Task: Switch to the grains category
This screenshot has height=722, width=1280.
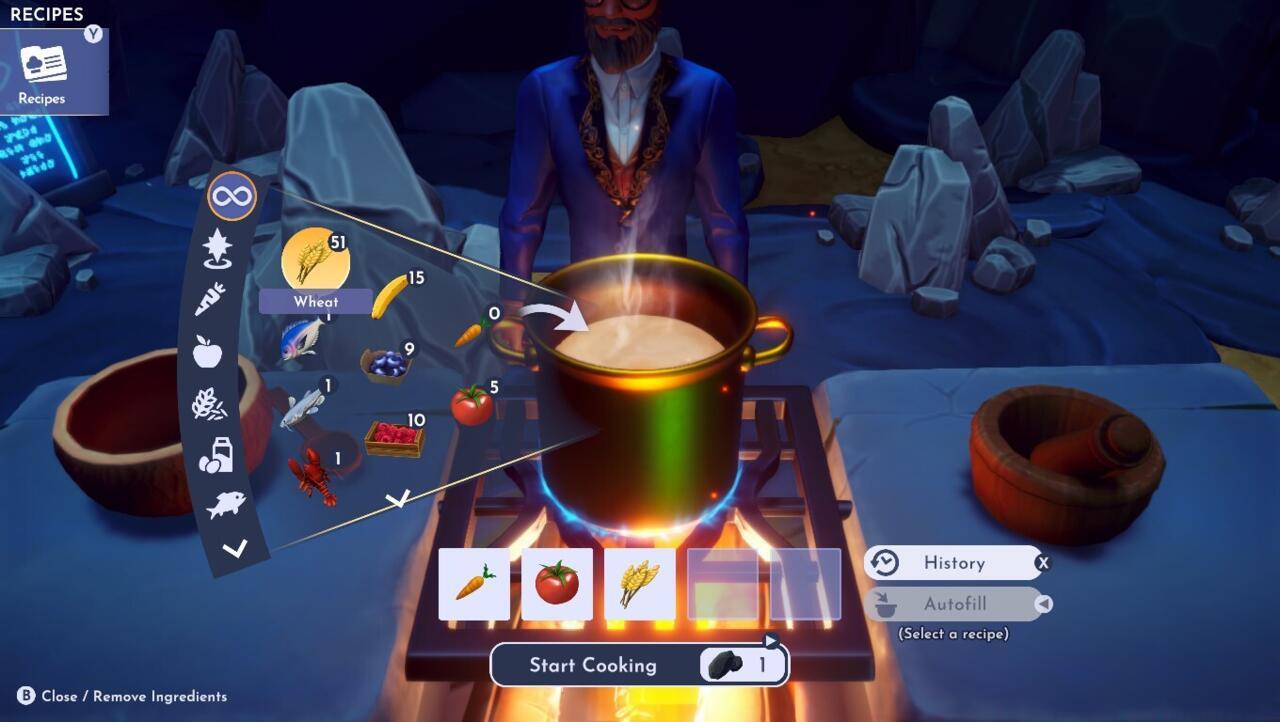Action: [x=209, y=404]
